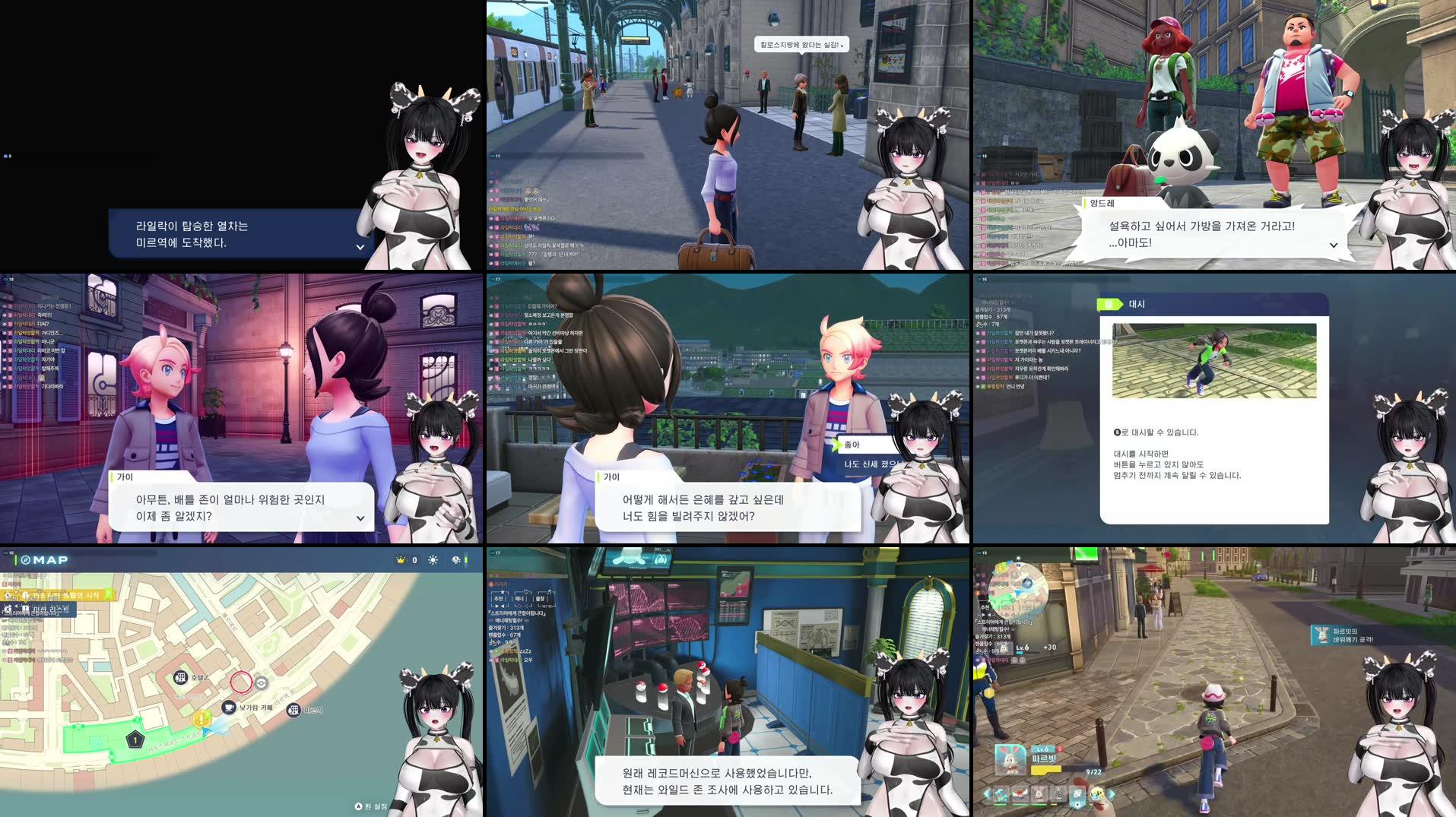Click the yellow exclamation quest marker on the map

click(x=201, y=719)
